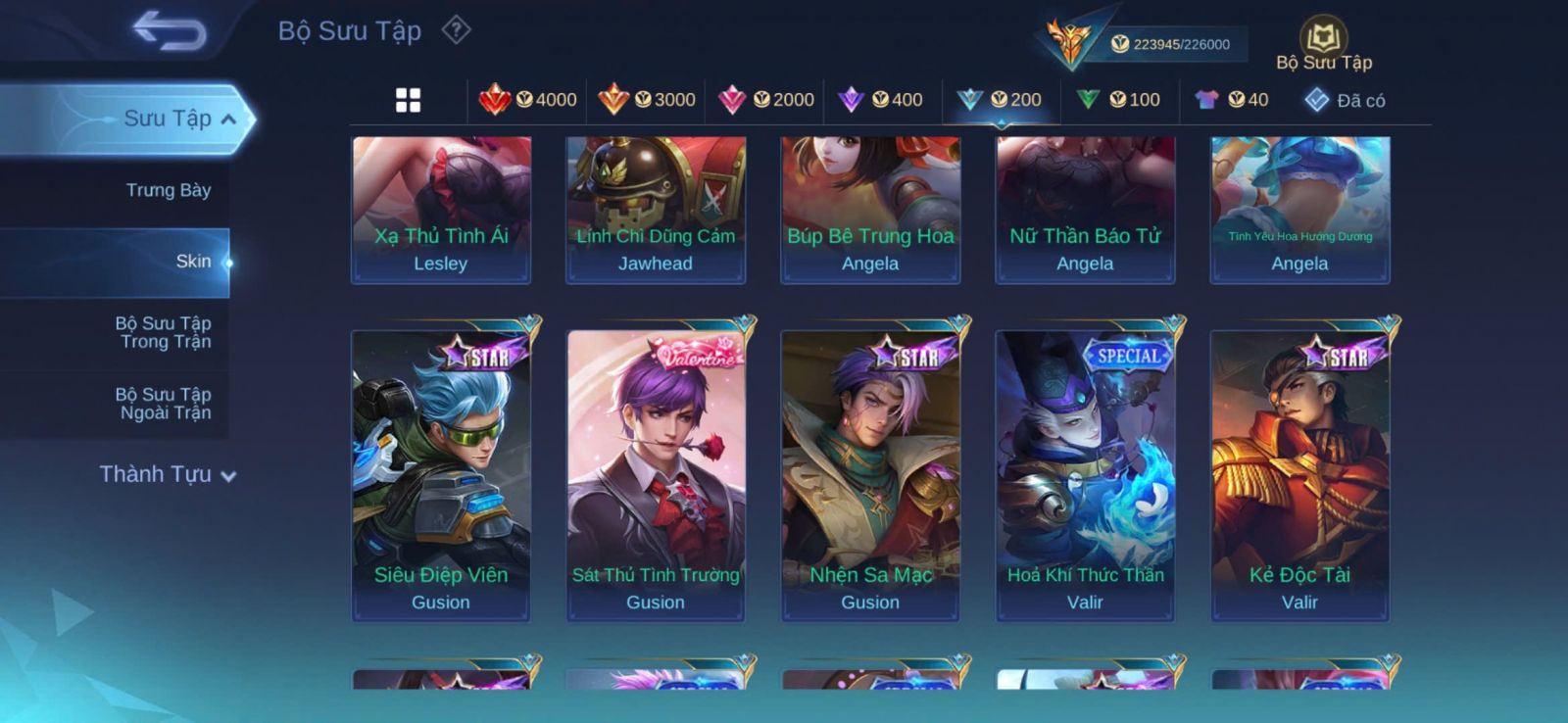
Task: Choose the 2000 point tier filter
Action: pyautogui.click(x=766, y=100)
